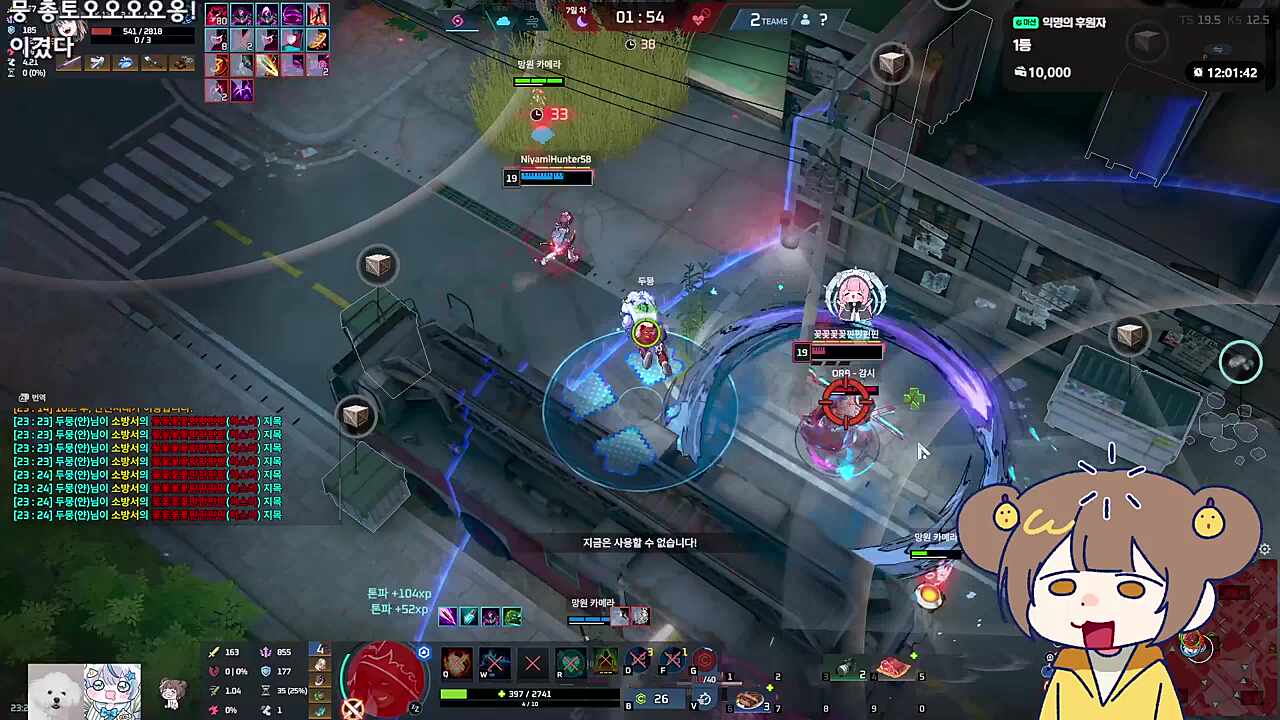This screenshot has width=1280, height=720.
Task: Click the F slot item icon
Action: pos(673,658)
